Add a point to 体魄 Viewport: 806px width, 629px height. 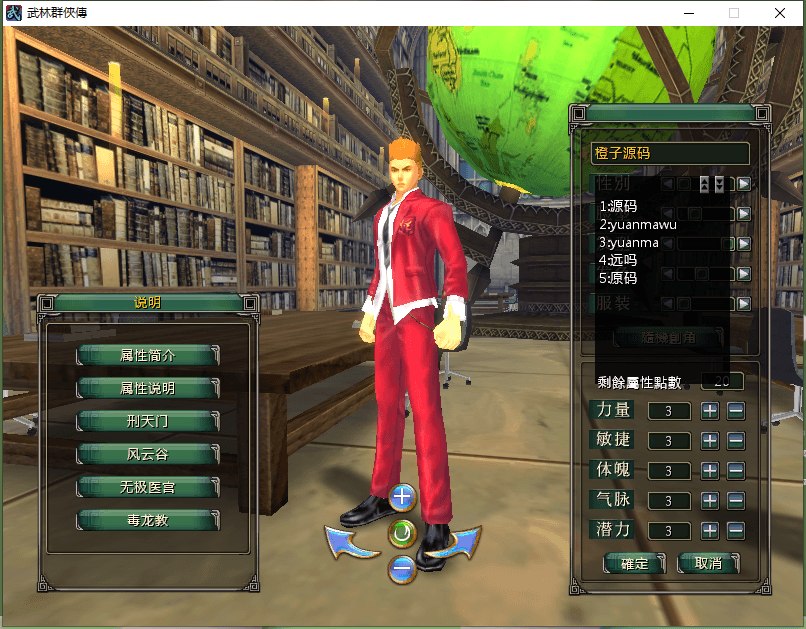pos(710,470)
